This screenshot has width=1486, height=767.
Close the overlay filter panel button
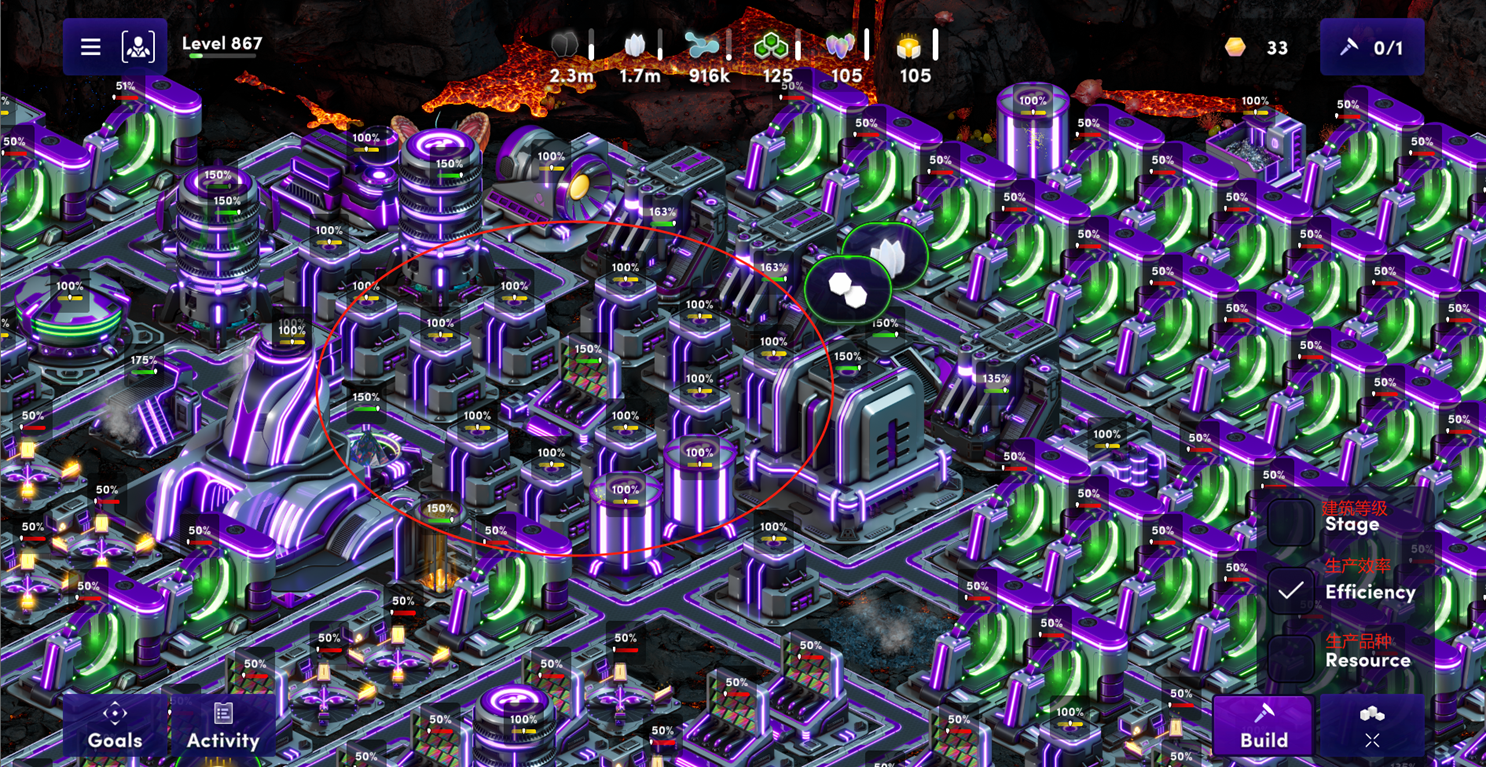[1372, 727]
